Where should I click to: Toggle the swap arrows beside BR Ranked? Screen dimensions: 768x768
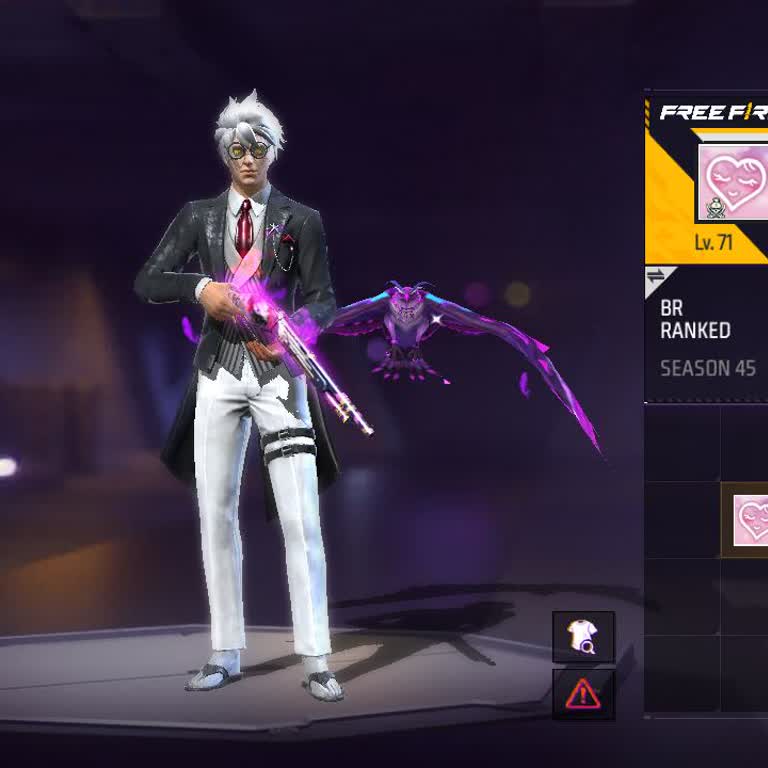(656, 277)
